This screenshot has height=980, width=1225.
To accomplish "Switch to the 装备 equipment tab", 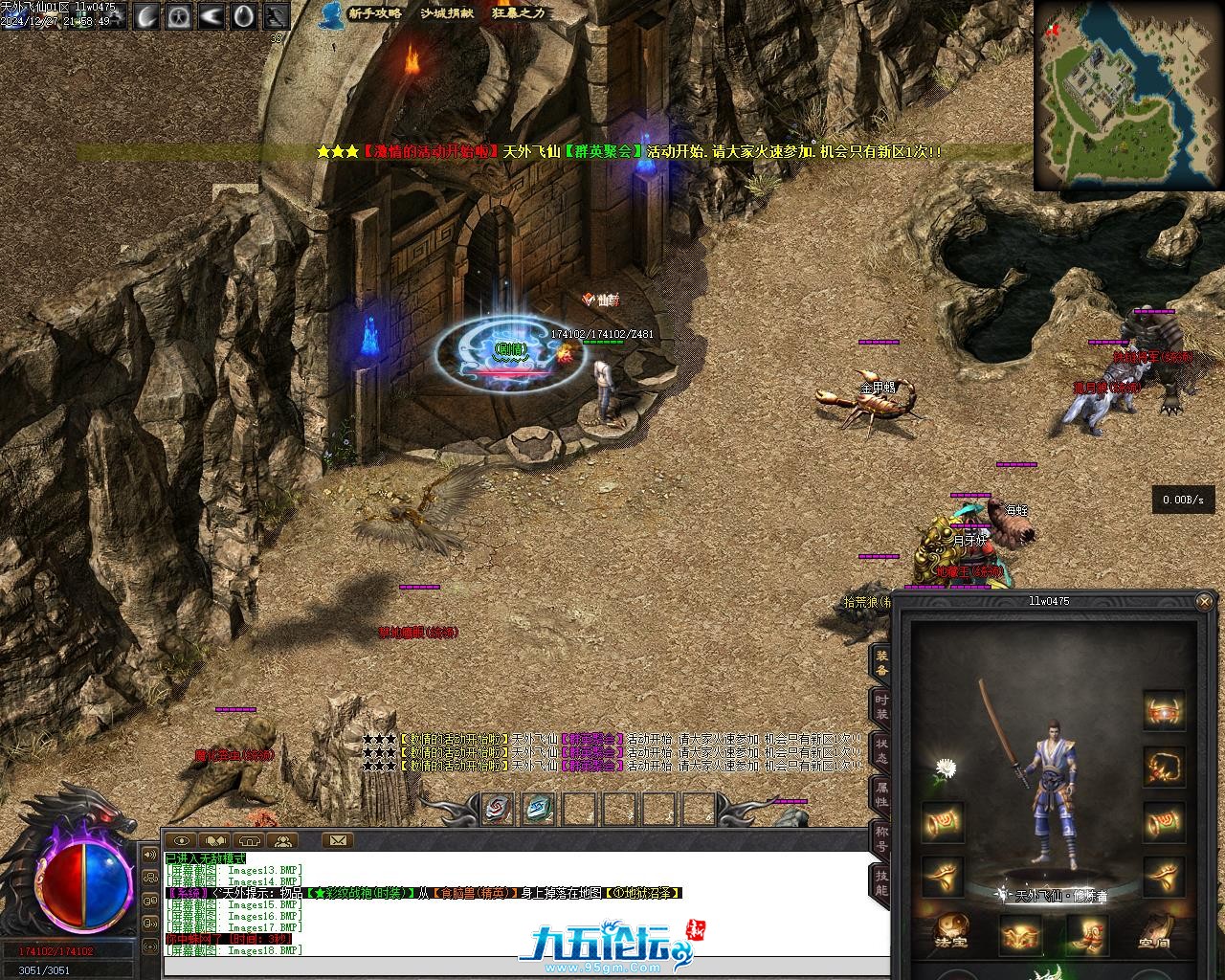I will pyautogui.click(x=880, y=660).
